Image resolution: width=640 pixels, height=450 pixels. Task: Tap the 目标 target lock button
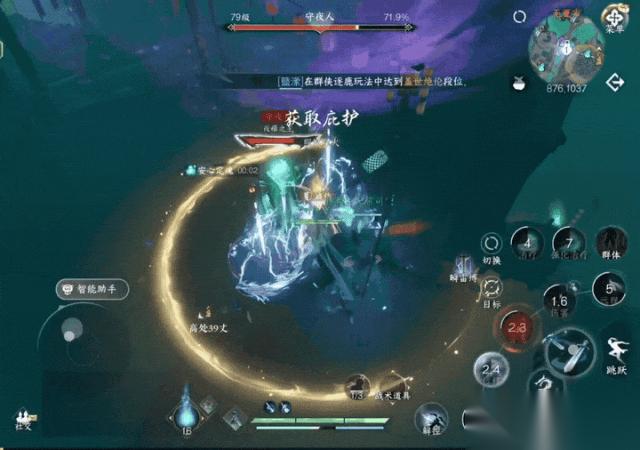click(491, 289)
